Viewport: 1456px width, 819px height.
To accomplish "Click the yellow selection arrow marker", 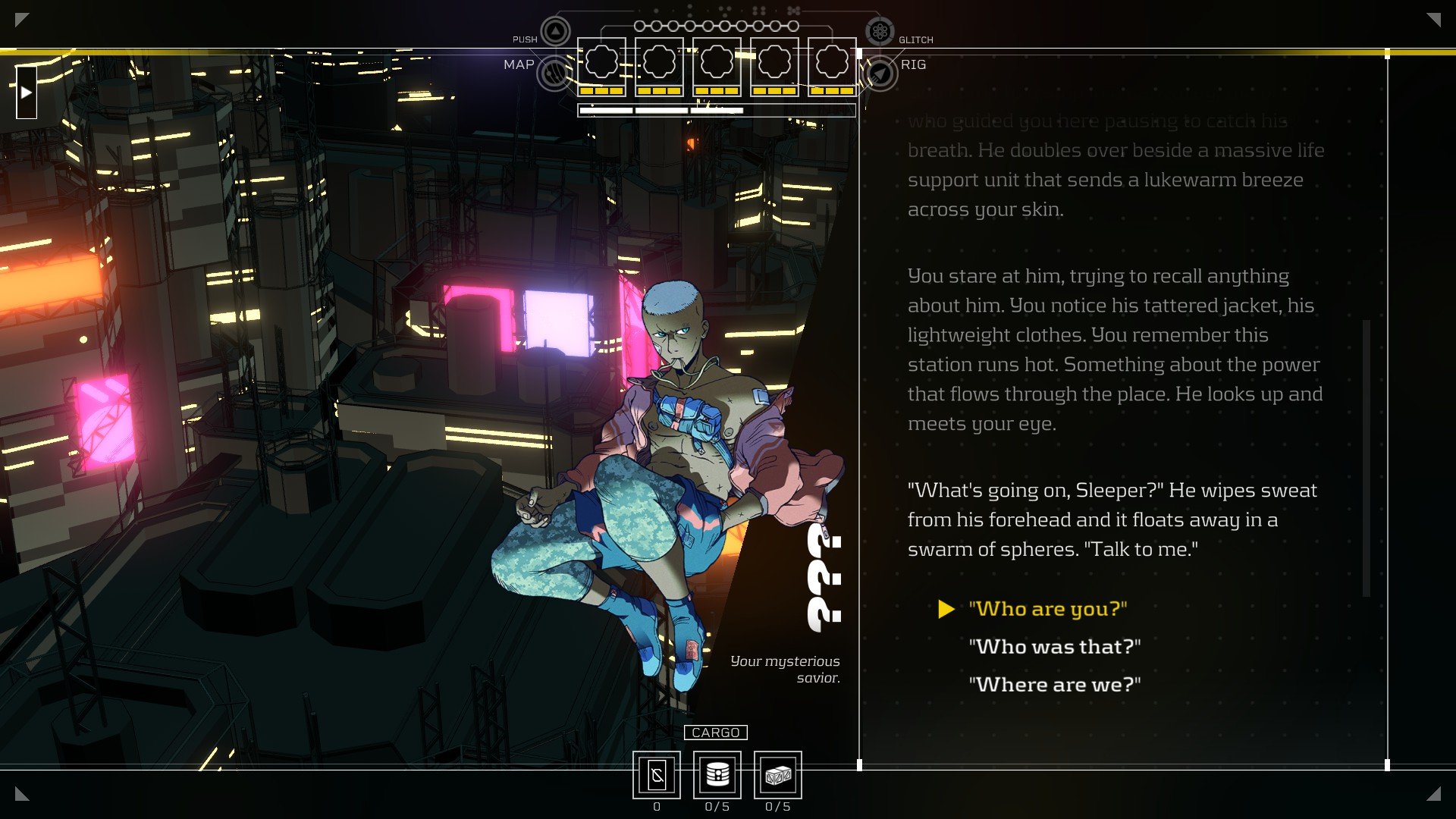I will coord(946,608).
